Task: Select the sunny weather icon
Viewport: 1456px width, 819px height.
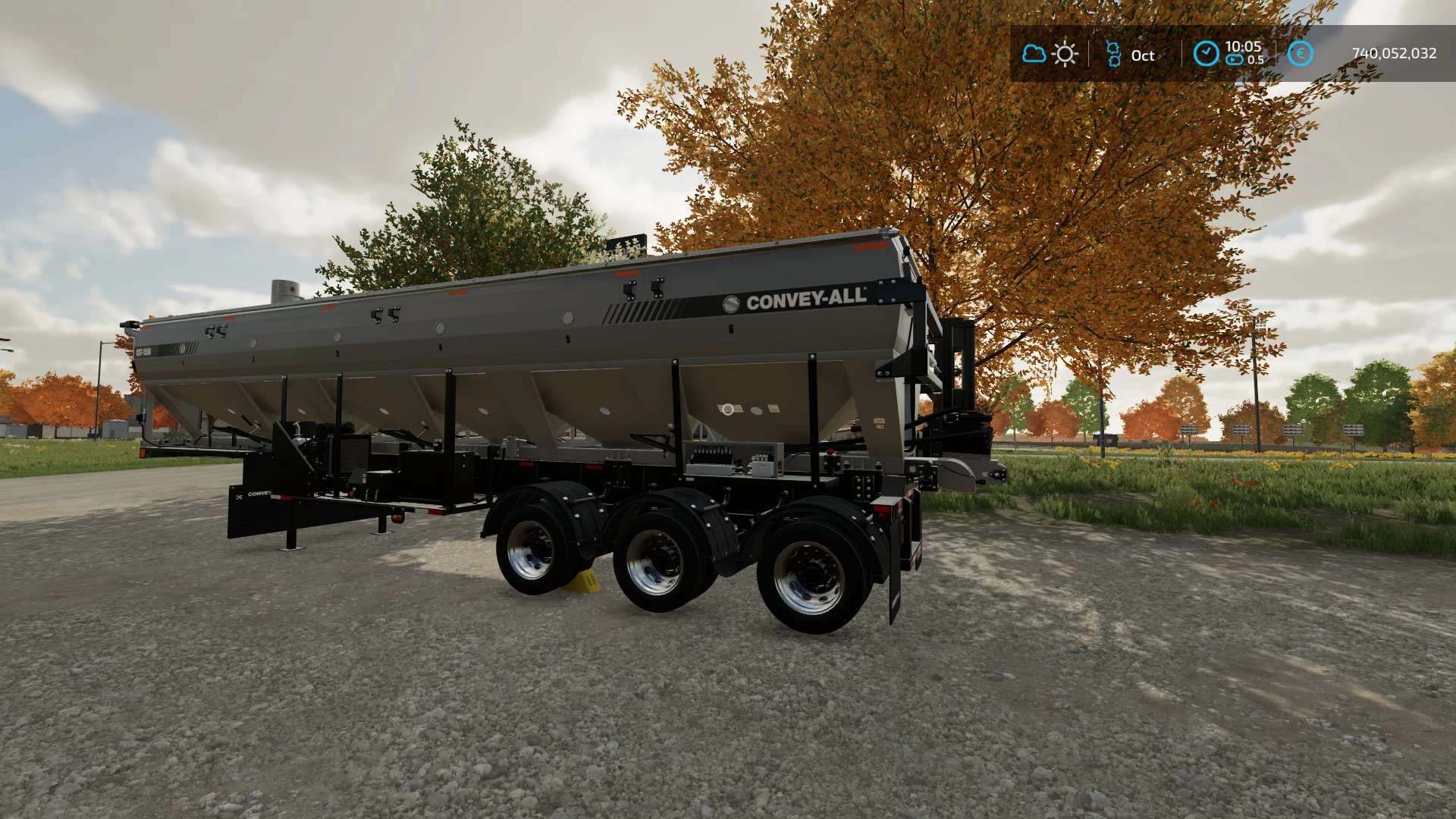Action: click(1065, 54)
